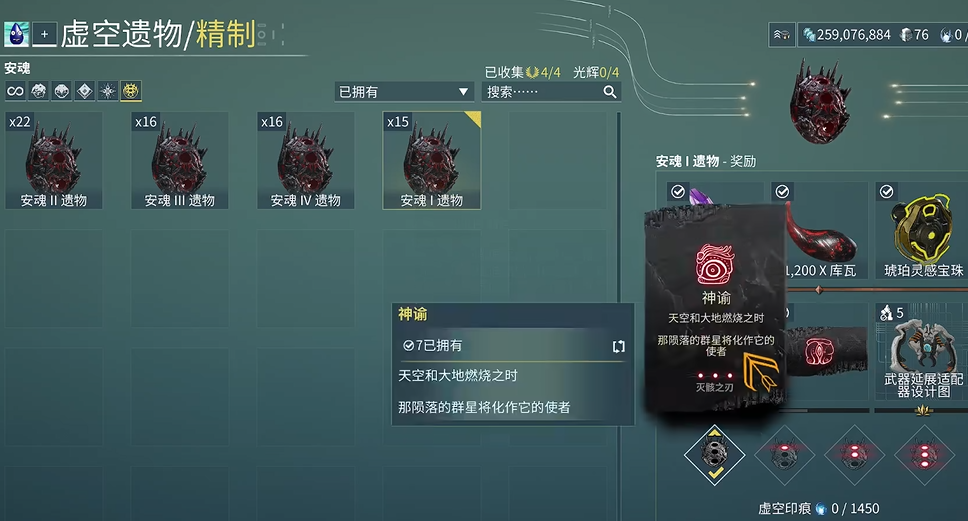Choose the intact refinement diamond with checkmark
Screen dimensions: 968x521
(715, 453)
